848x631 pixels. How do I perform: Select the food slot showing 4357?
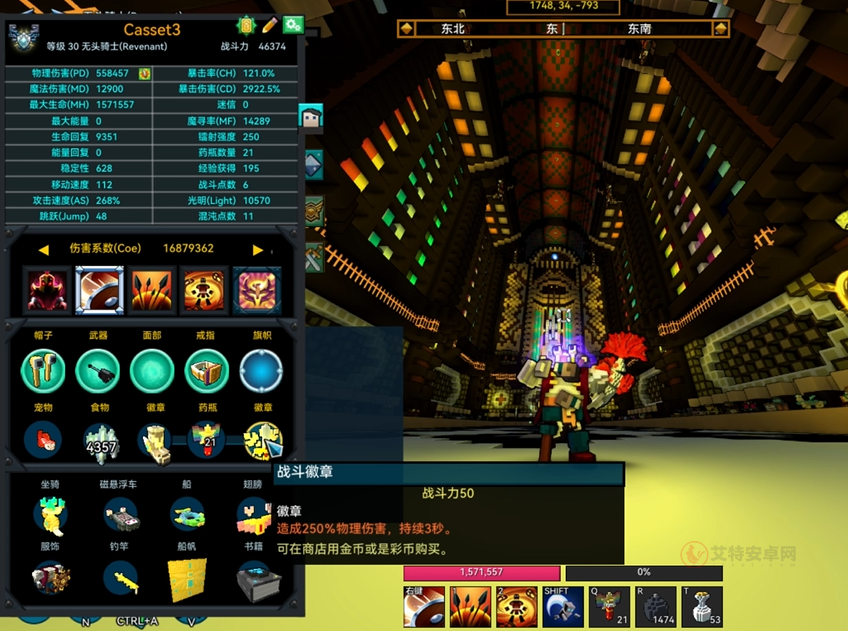[100, 441]
